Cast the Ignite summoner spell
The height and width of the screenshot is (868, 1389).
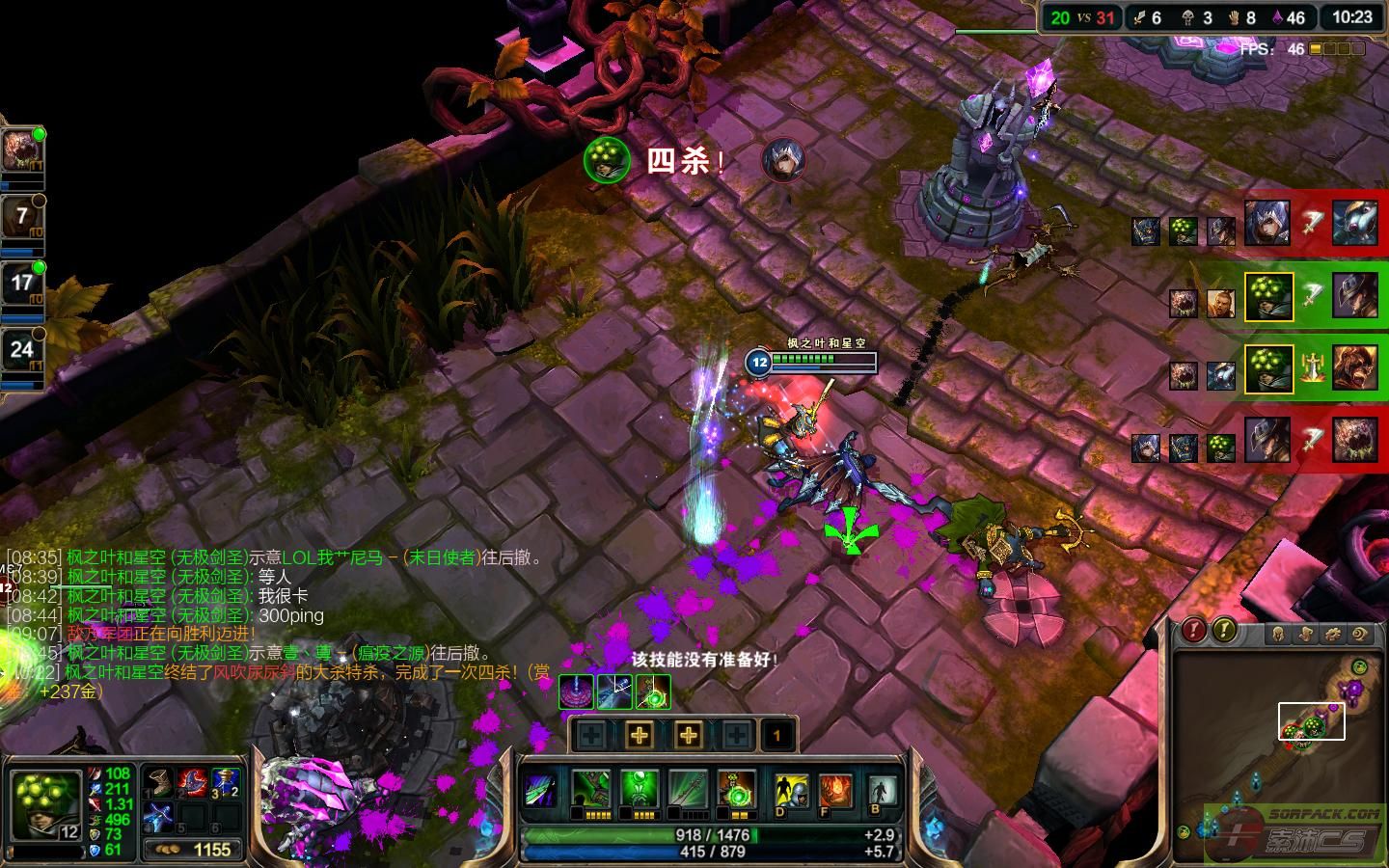835,792
